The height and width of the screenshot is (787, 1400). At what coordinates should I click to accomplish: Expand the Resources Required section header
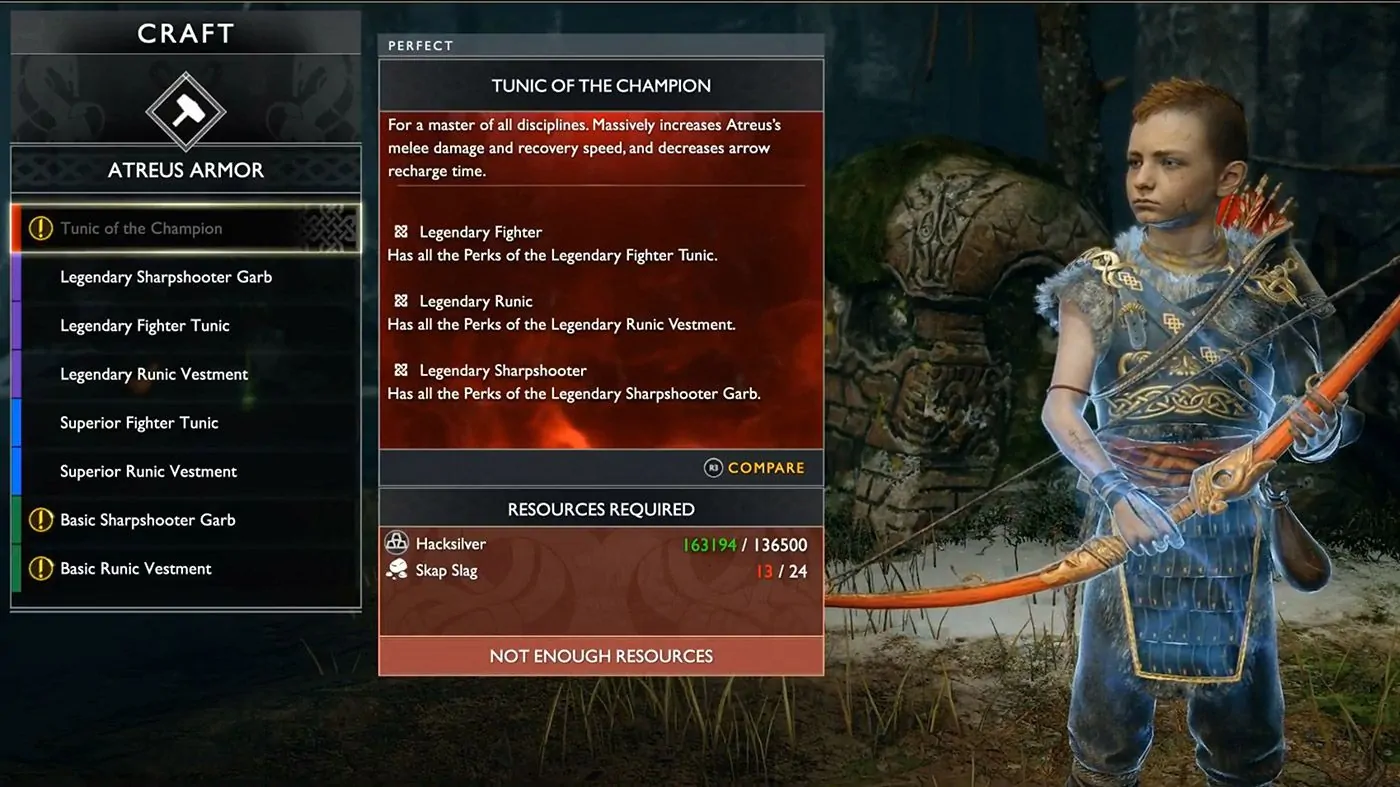600,508
